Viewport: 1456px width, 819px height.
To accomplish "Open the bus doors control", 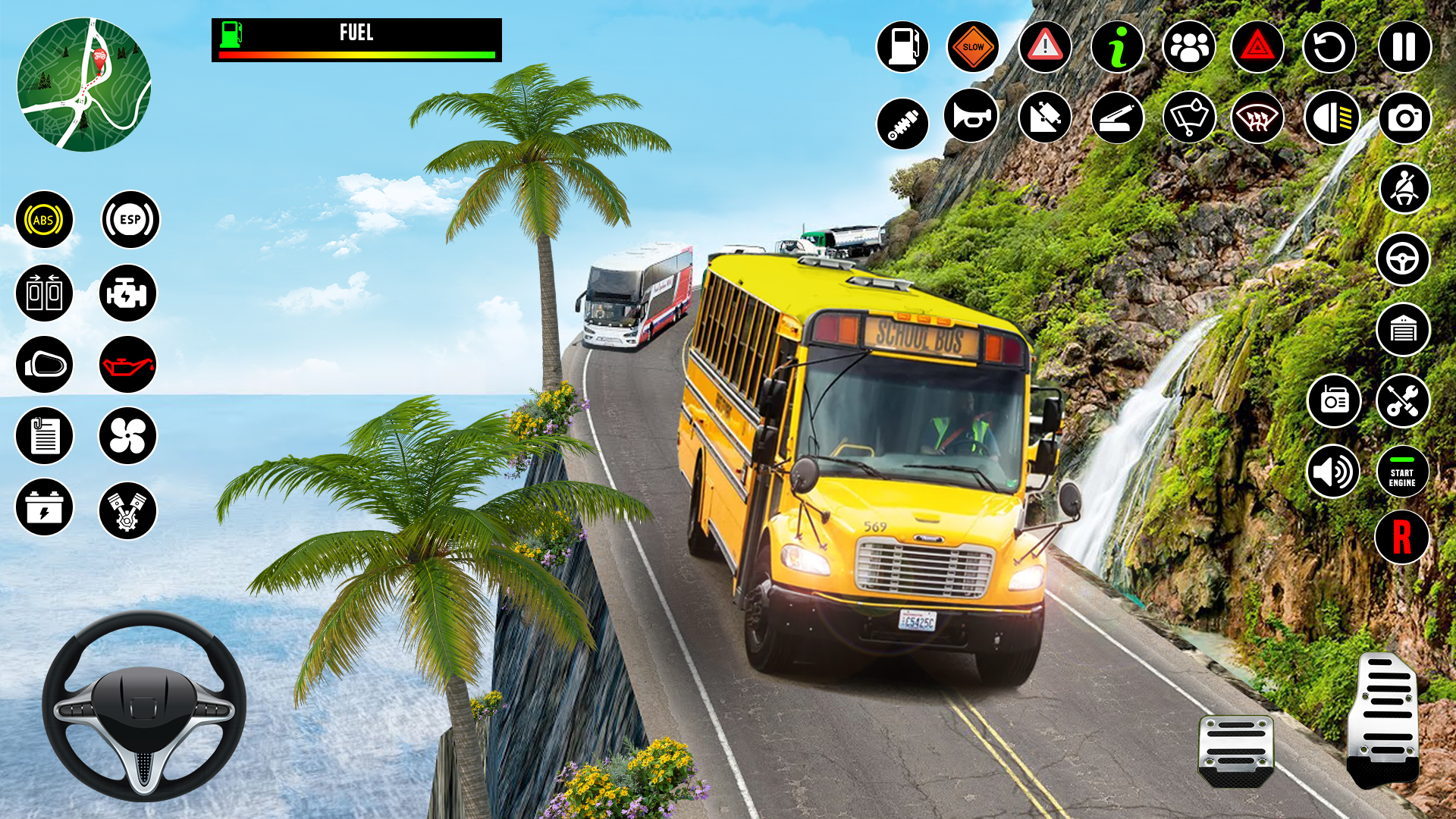I will (44, 292).
